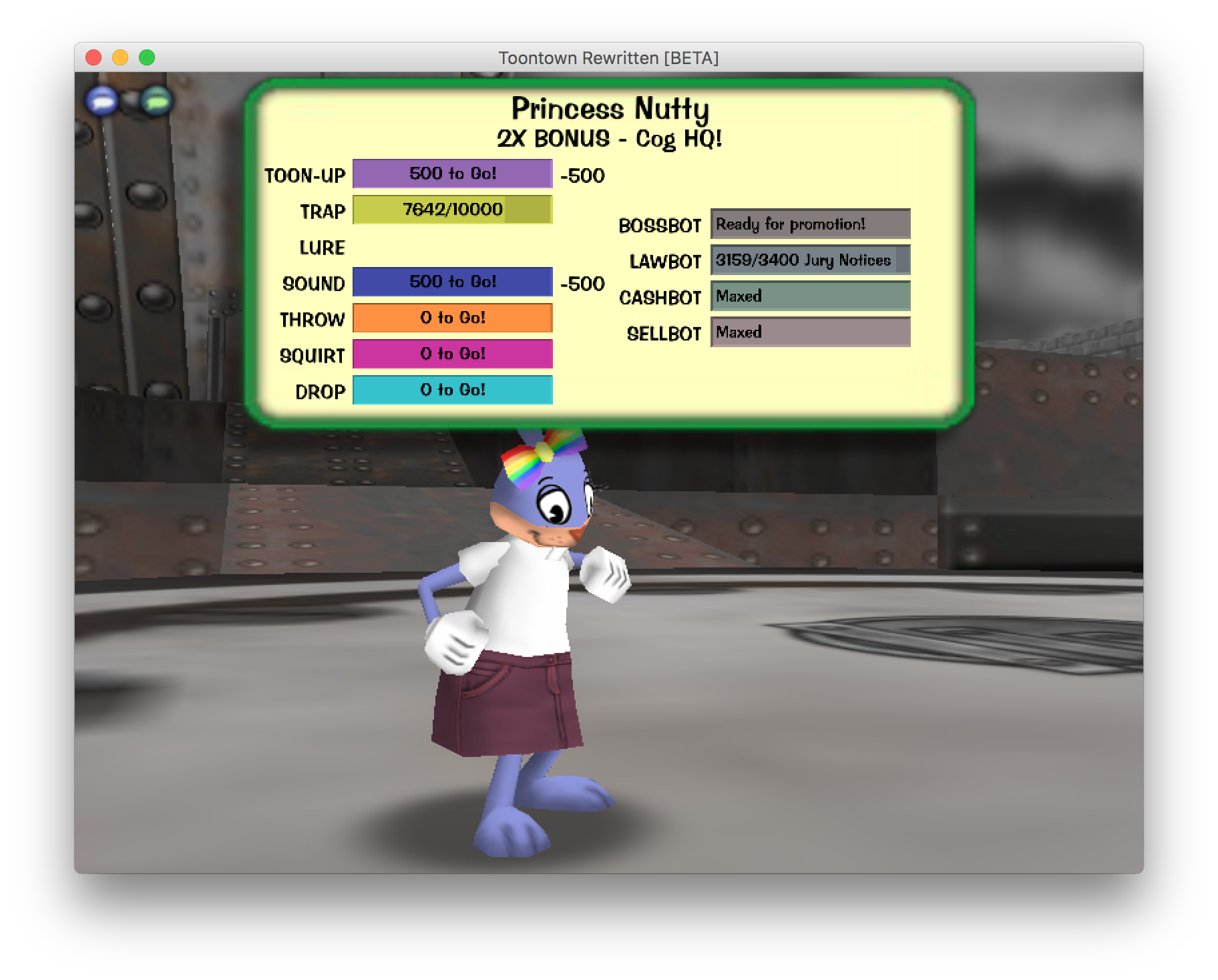Screen dimensions: 1218x980
Task: Select the Lawbot Jury Notices progress bar
Action: (810, 260)
